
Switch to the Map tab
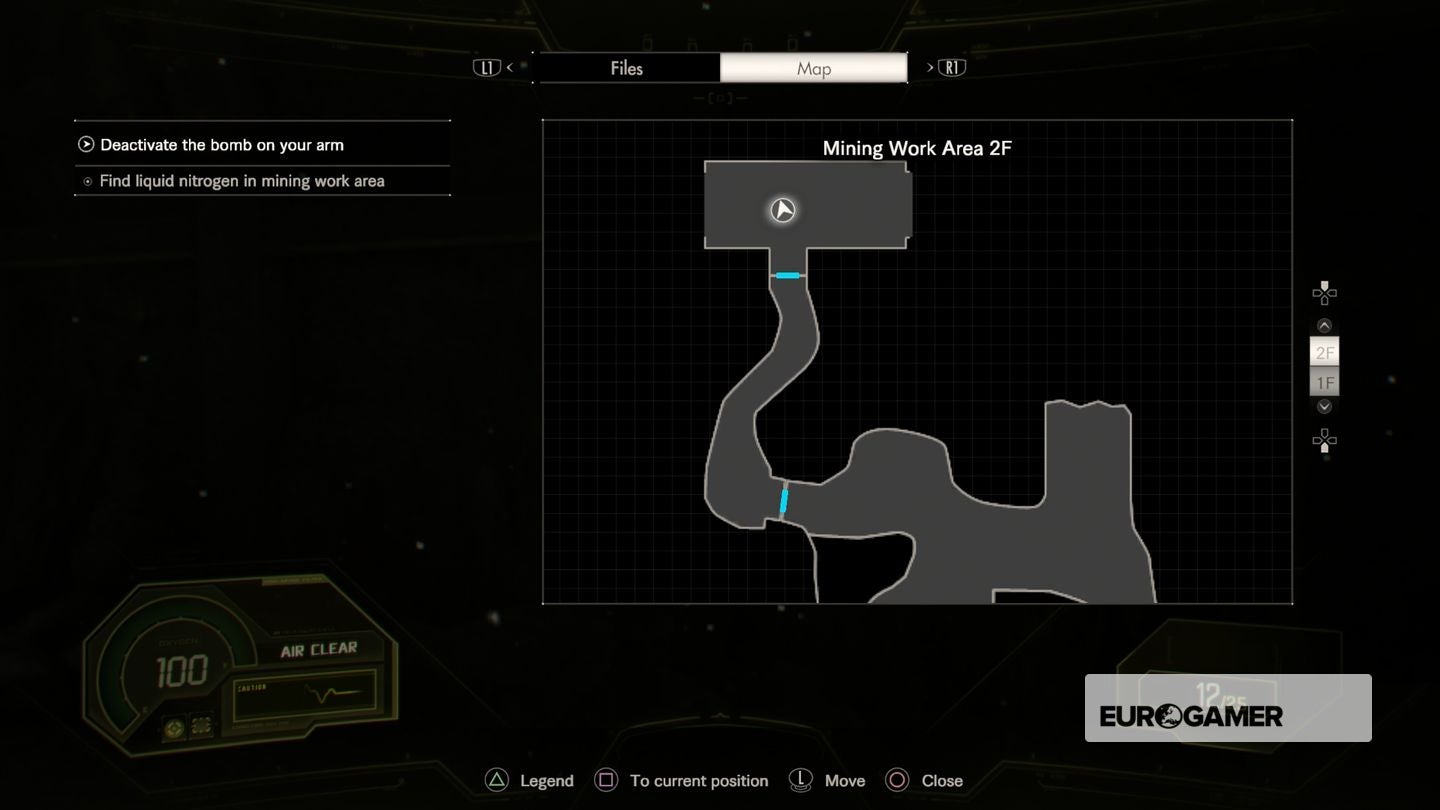coord(813,68)
